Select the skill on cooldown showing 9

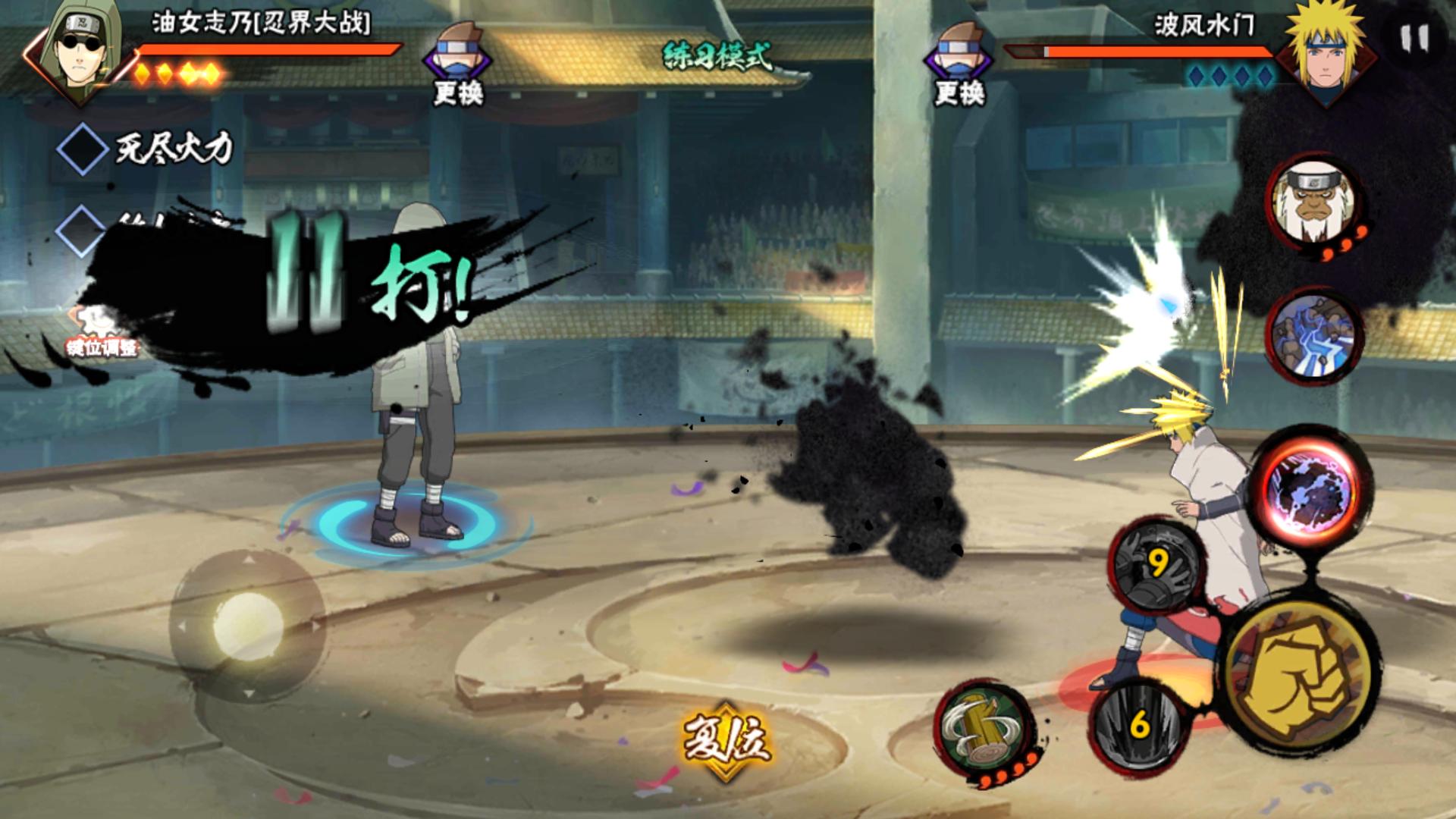[x=1156, y=565]
